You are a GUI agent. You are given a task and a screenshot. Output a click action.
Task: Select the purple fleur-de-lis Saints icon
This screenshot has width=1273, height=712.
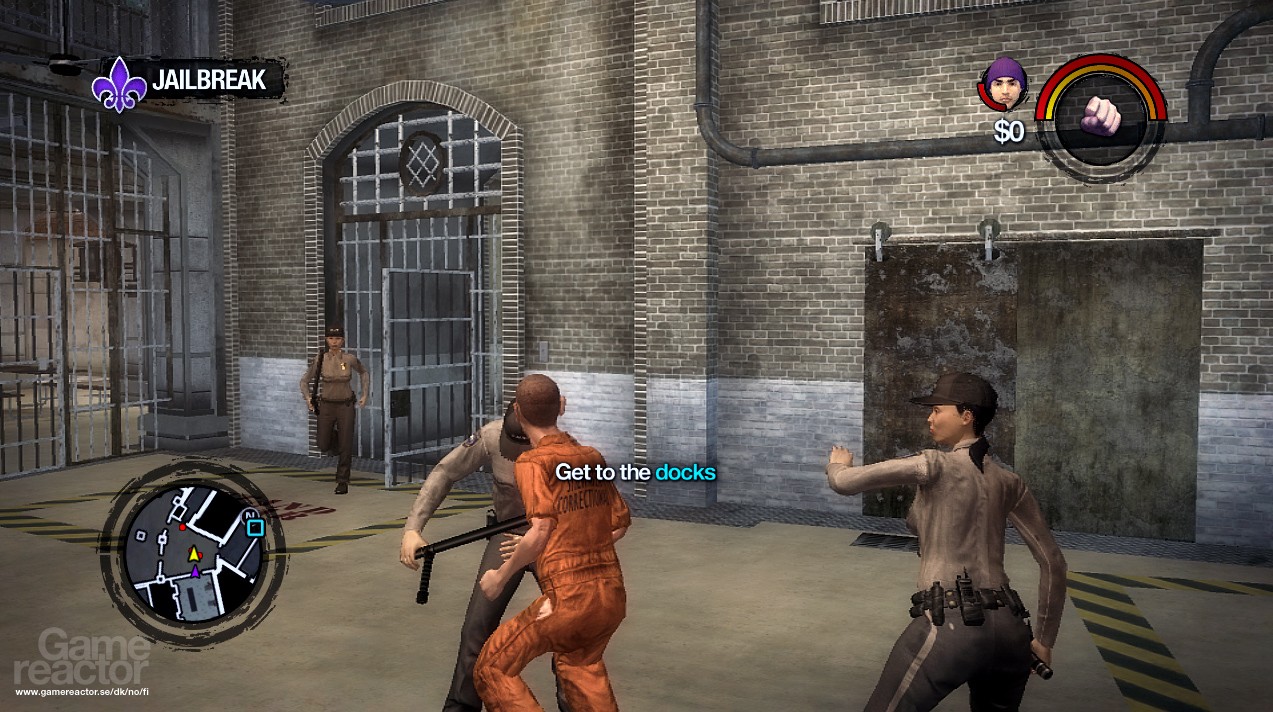119,83
